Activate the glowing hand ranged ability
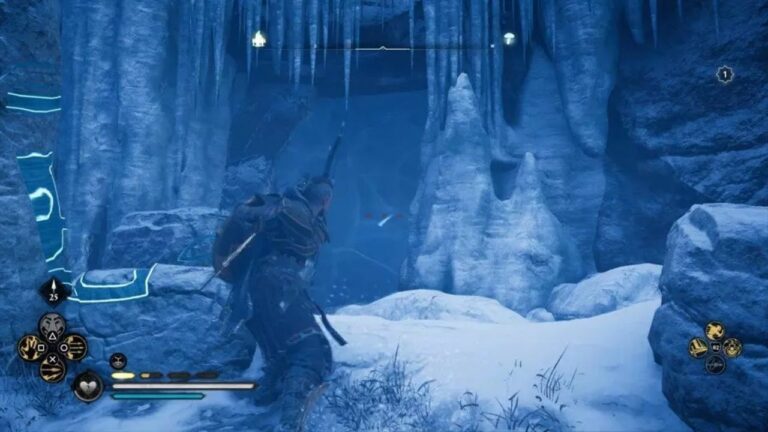The image size is (768, 432). [31, 347]
